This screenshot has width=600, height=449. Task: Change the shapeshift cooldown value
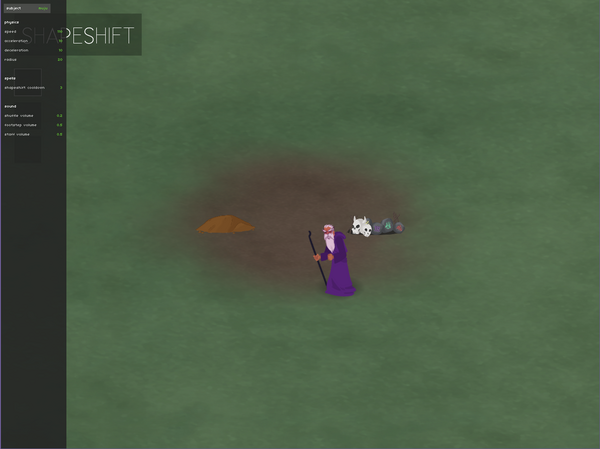click(x=60, y=87)
